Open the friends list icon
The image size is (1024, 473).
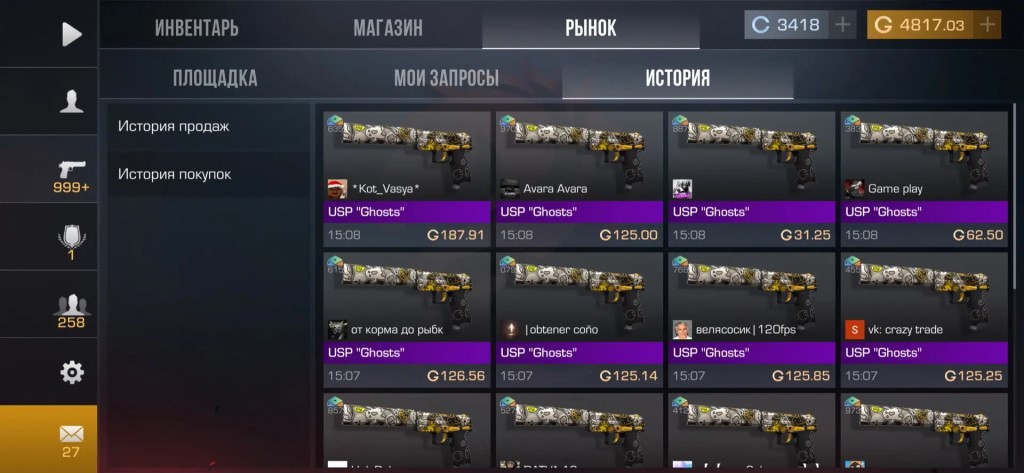(x=71, y=309)
